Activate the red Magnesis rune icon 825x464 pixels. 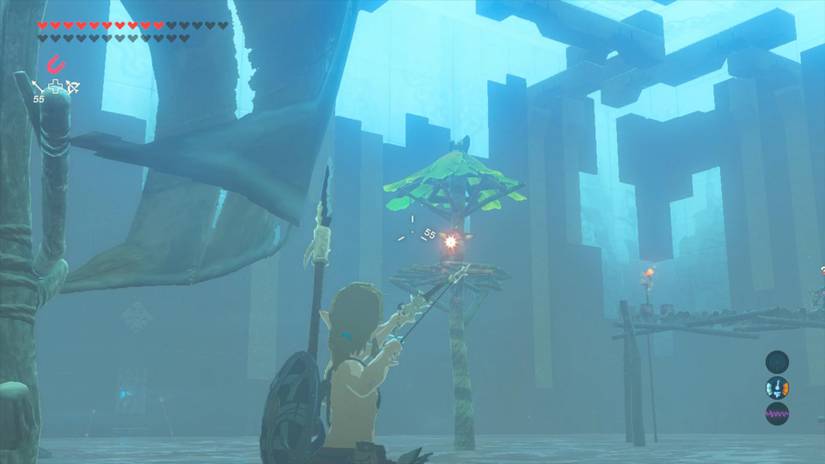(x=55, y=64)
